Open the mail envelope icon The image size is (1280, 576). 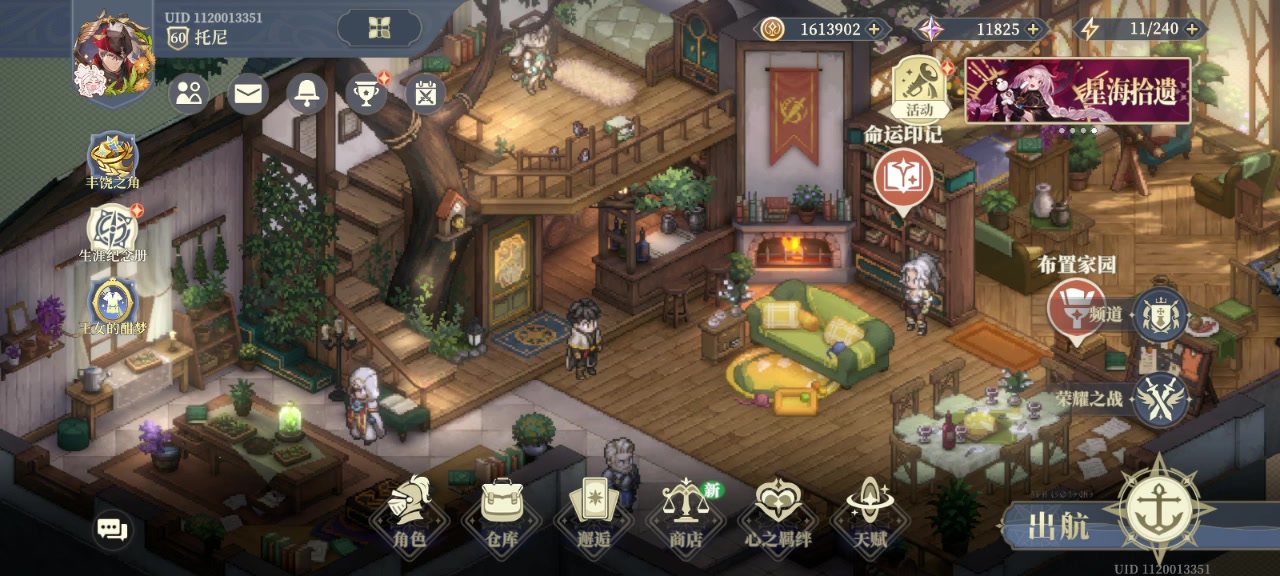[x=248, y=94]
